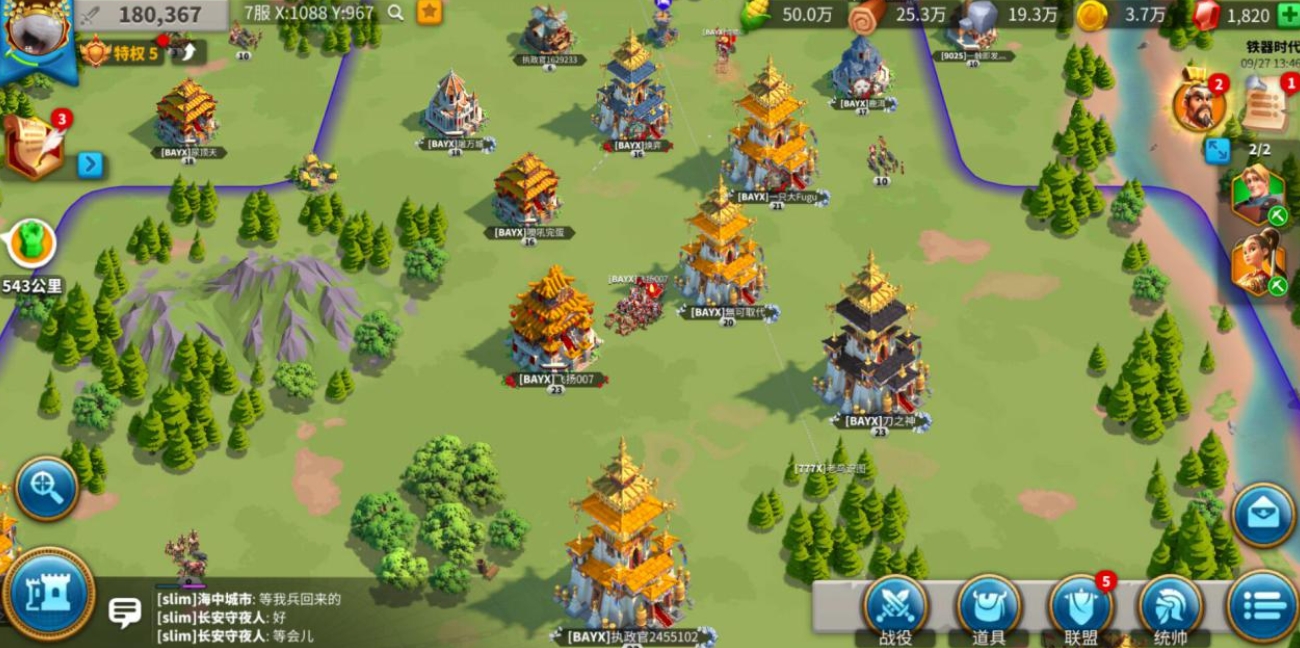The width and height of the screenshot is (1300, 648).
Task: Click the coordinate search magnifier
Action: point(396,13)
